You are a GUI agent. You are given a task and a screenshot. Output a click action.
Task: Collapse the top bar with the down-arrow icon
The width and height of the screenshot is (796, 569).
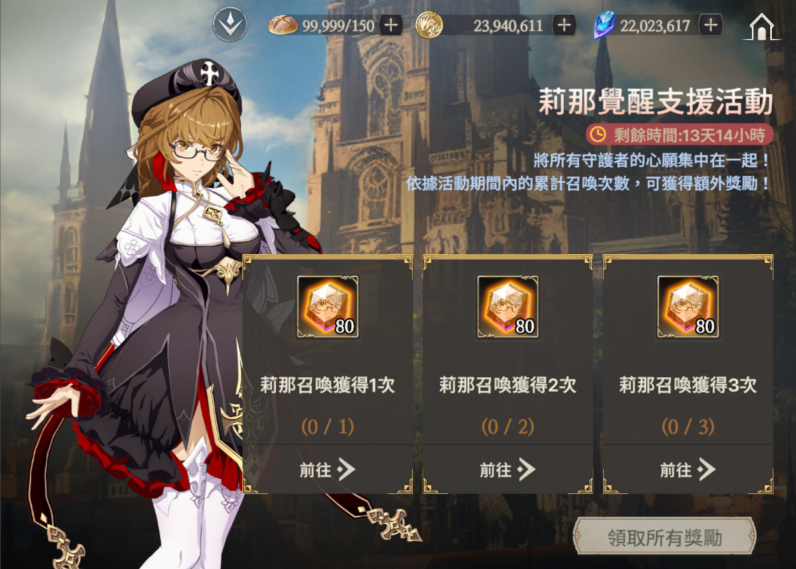click(x=230, y=25)
